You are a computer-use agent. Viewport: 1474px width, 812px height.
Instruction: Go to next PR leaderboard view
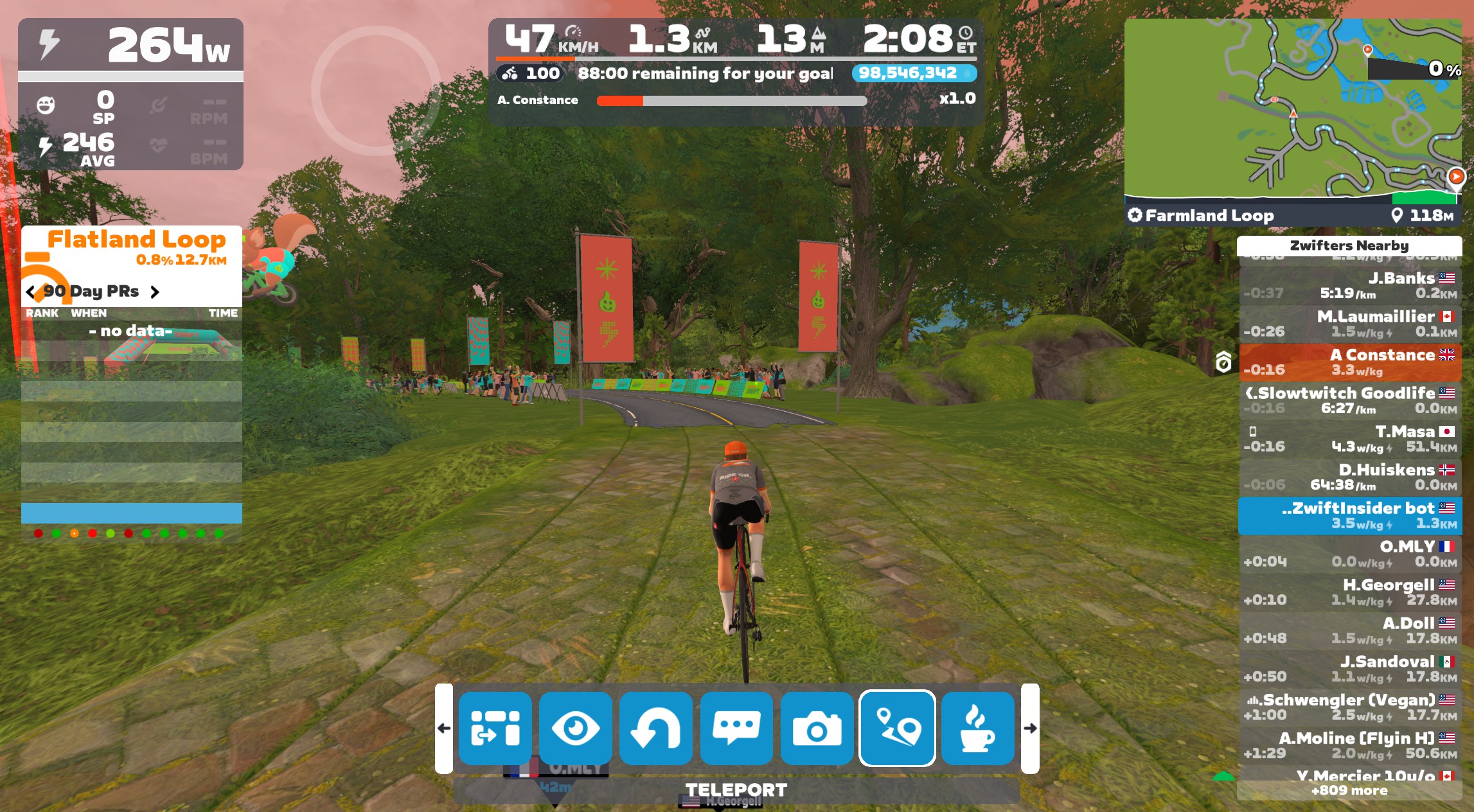click(155, 292)
